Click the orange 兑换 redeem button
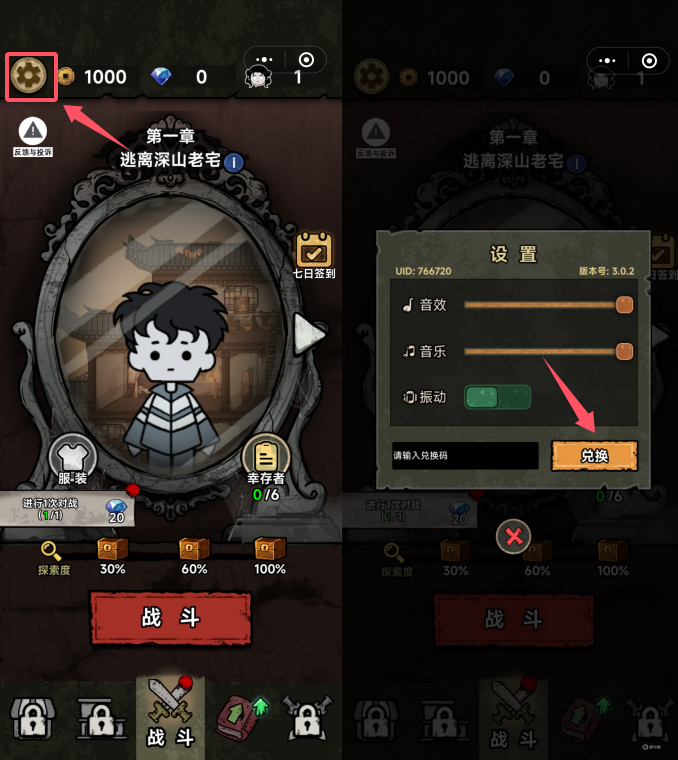Image resolution: width=678 pixels, height=760 pixels. (594, 456)
